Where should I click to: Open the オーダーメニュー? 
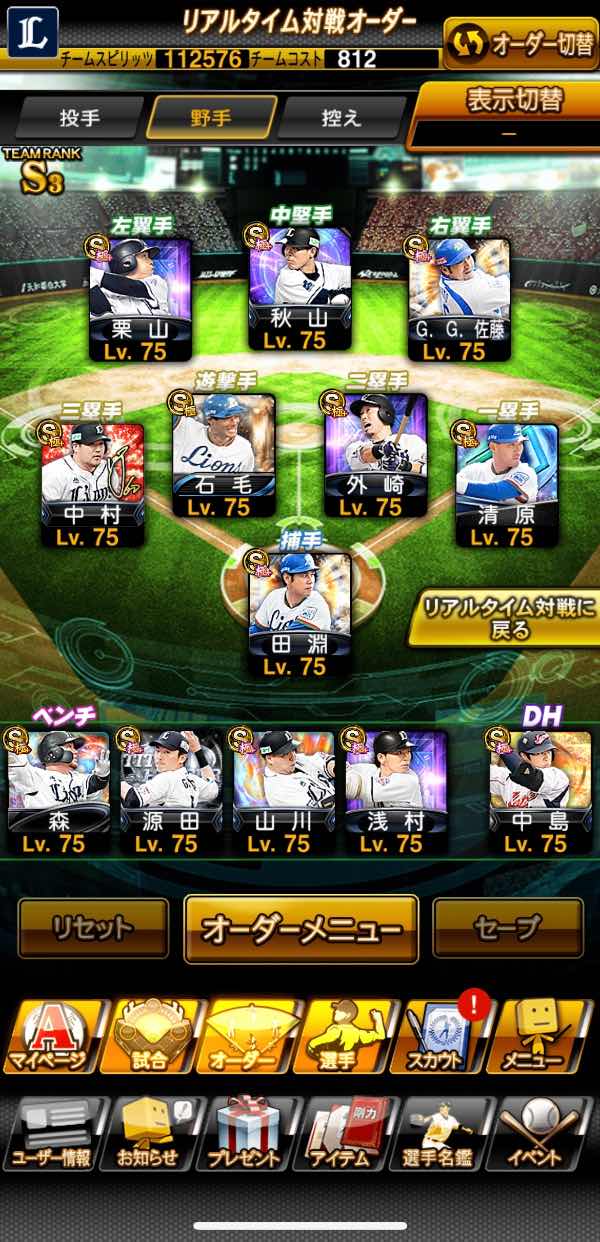coord(300,928)
